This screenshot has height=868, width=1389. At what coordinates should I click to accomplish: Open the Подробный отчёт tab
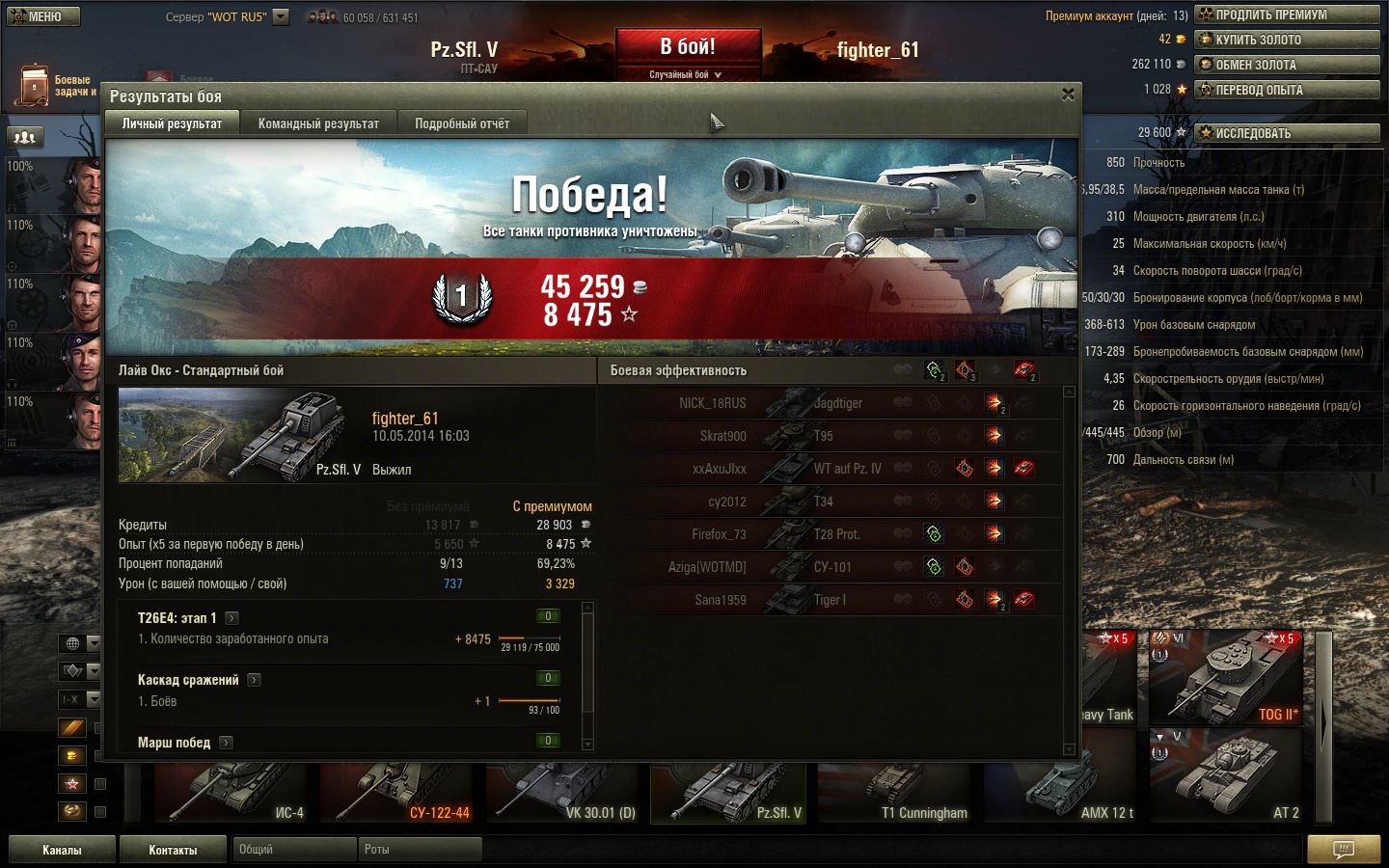click(462, 123)
